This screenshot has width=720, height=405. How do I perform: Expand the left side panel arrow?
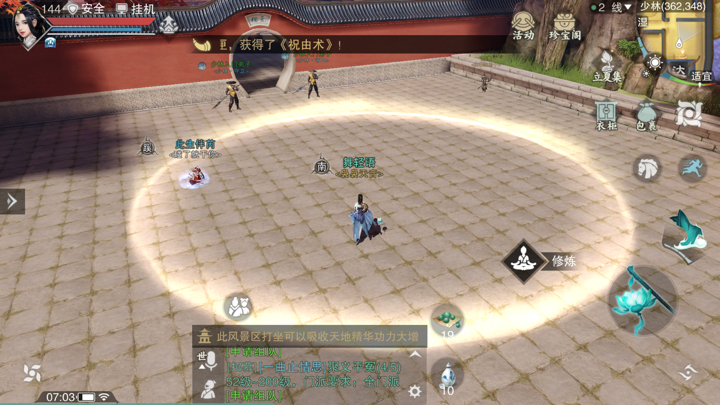pos(12,201)
